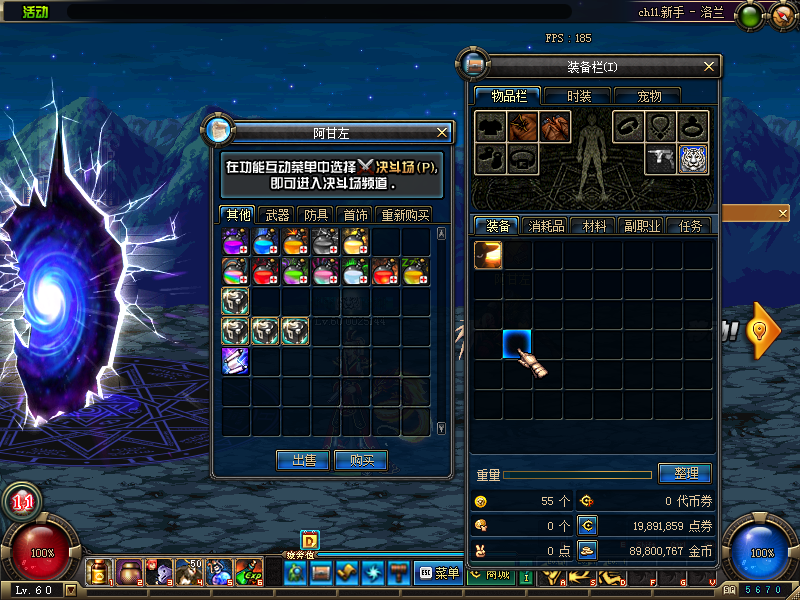The image size is (800, 600).
Task: Close the 装备栏 inventory window
Action: point(709,67)
